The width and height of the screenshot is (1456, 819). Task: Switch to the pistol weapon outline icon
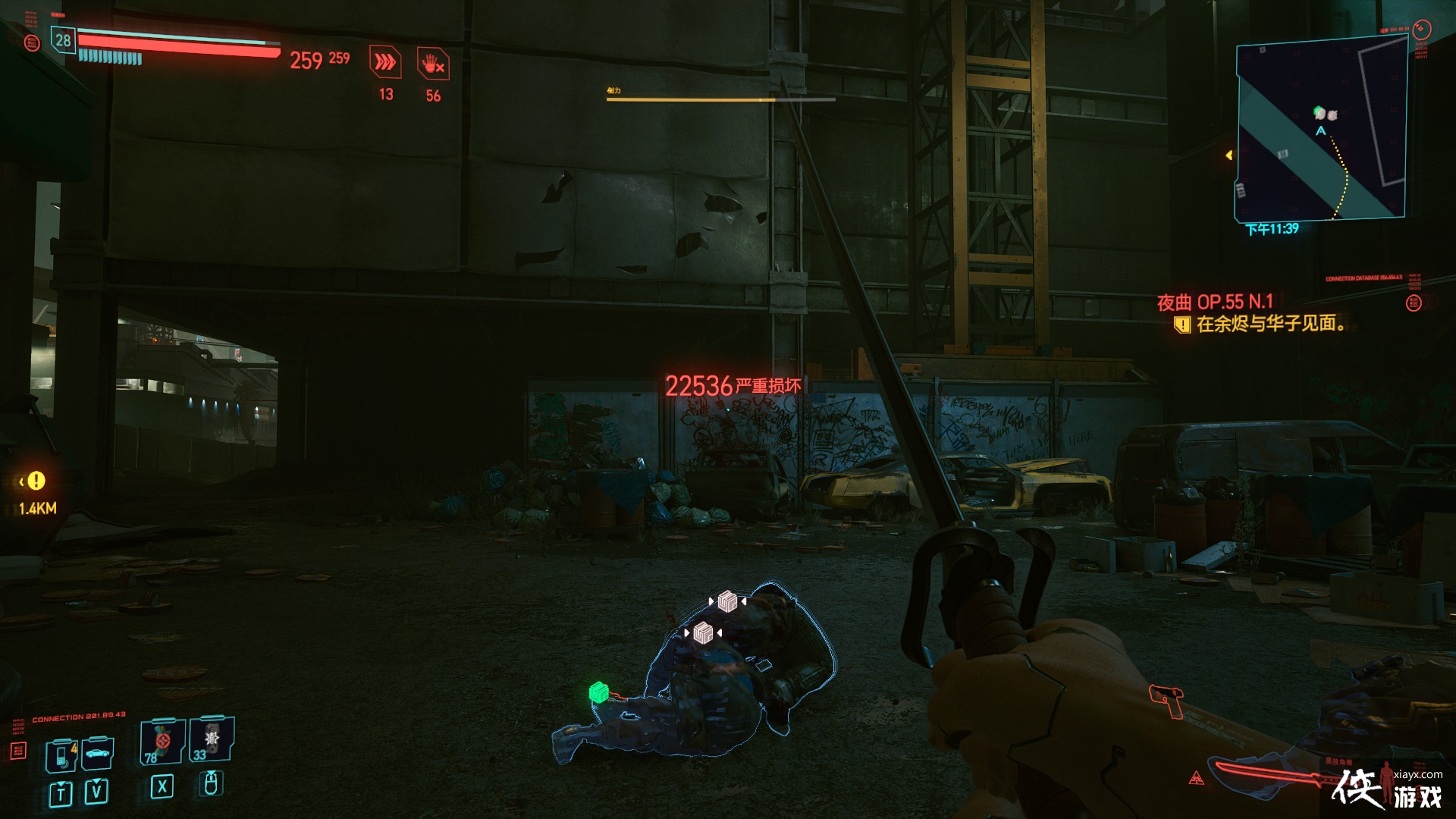1168,699
